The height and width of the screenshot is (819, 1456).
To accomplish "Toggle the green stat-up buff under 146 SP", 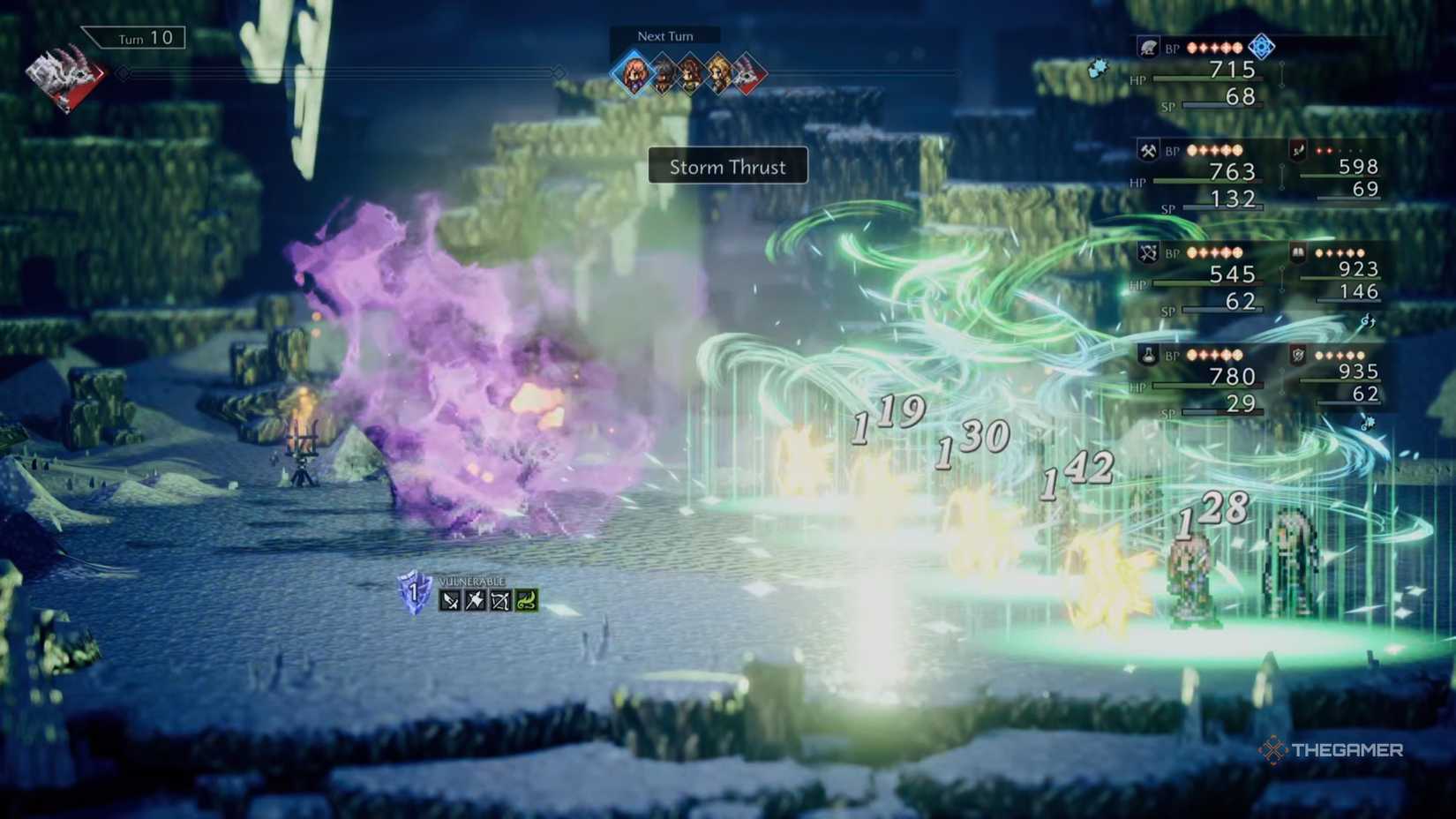I will pyautogui.click(x=1369, y=320).
